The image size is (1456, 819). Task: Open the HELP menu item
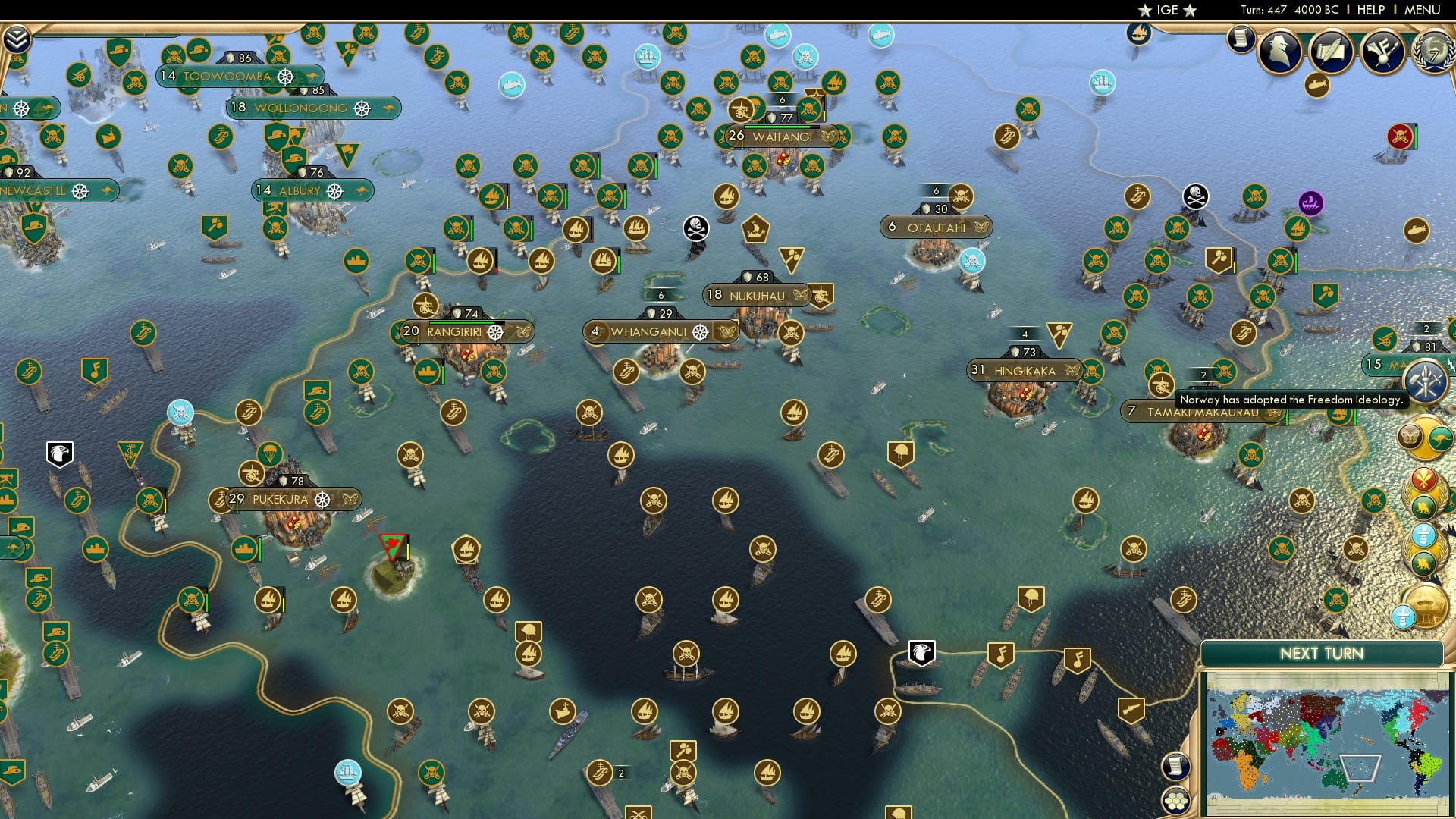(1370, 10)
